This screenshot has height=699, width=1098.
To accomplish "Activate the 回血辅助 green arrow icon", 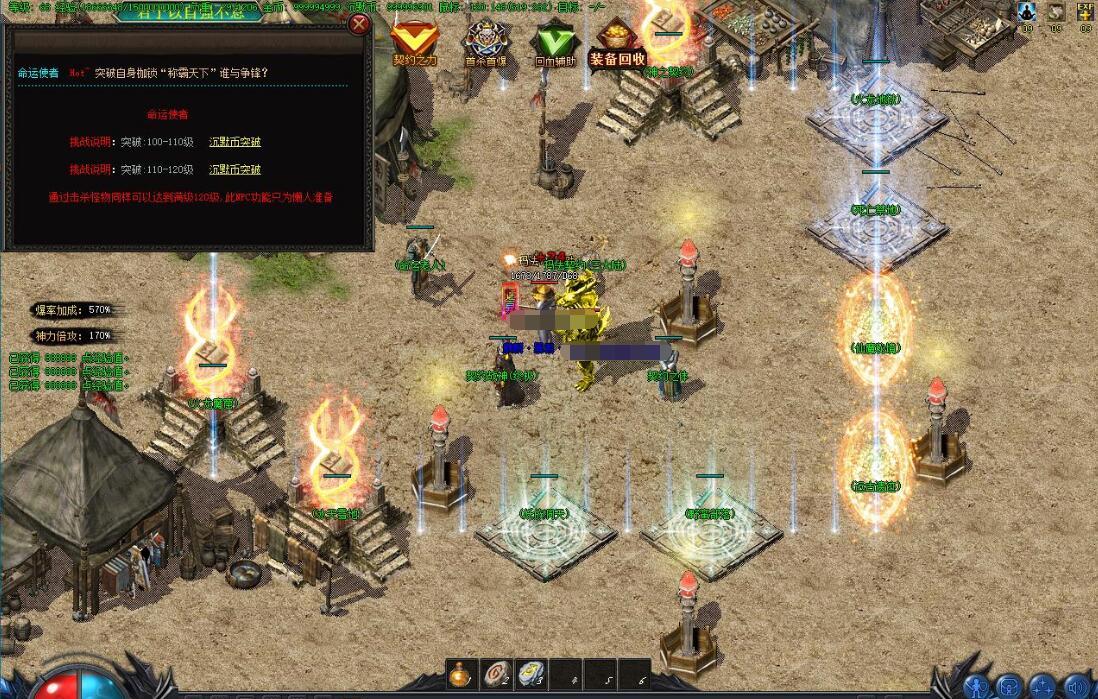I will tap(553, 39).
